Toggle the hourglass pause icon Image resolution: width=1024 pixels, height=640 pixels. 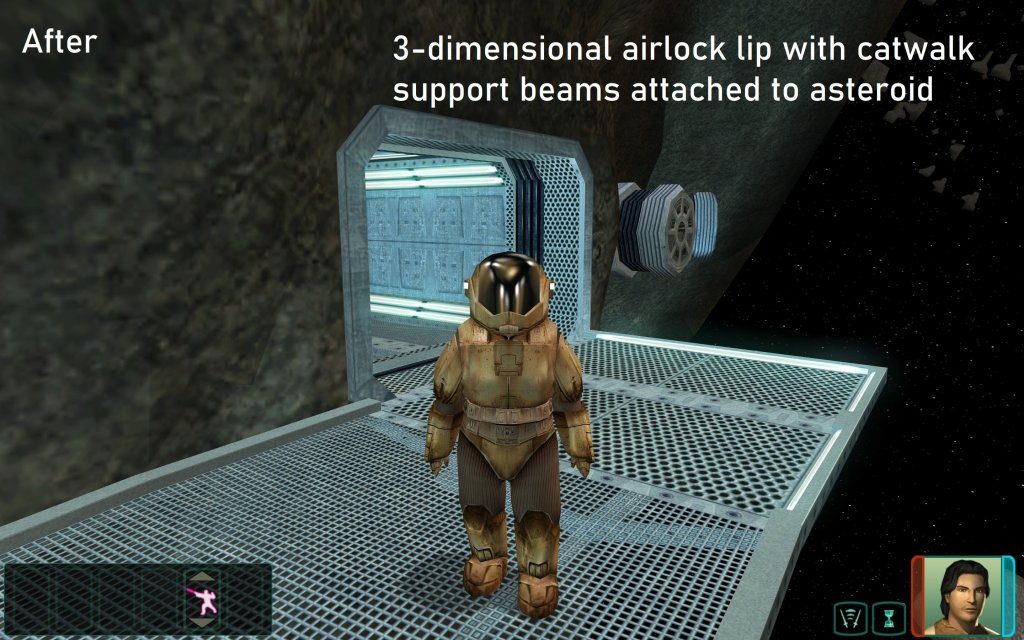(x=887, y=617)
